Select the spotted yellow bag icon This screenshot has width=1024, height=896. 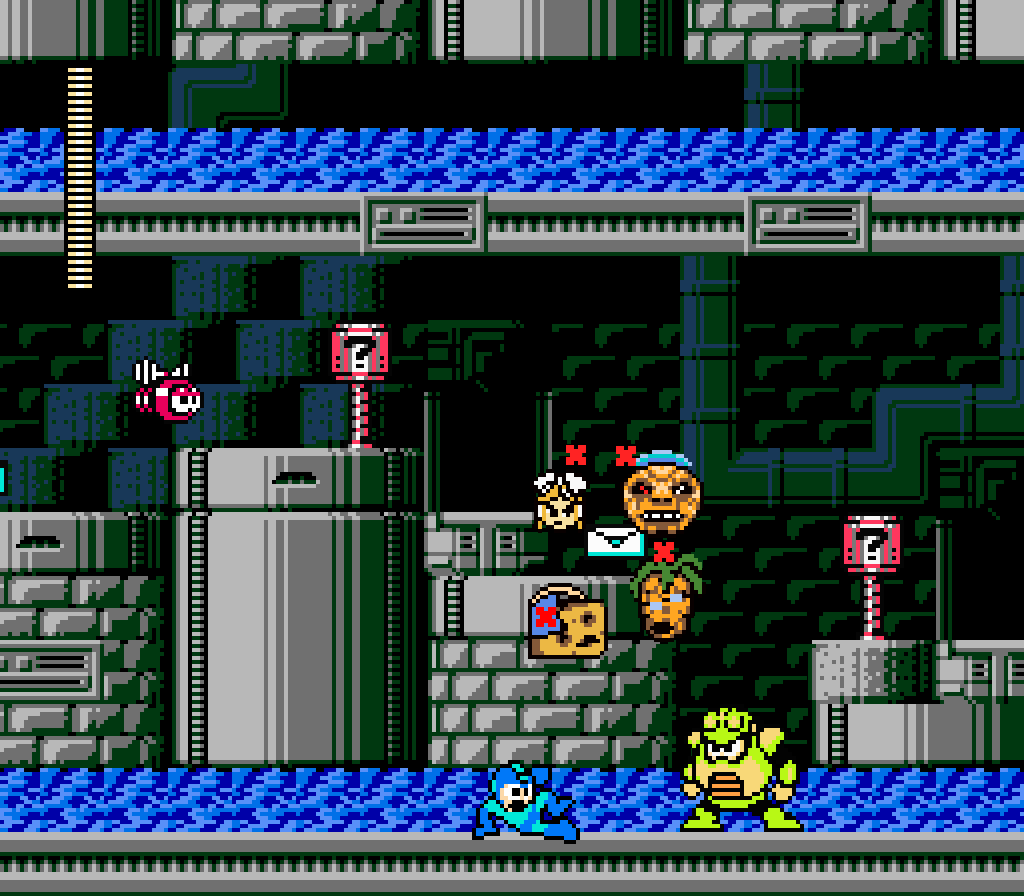click(567, 624)
